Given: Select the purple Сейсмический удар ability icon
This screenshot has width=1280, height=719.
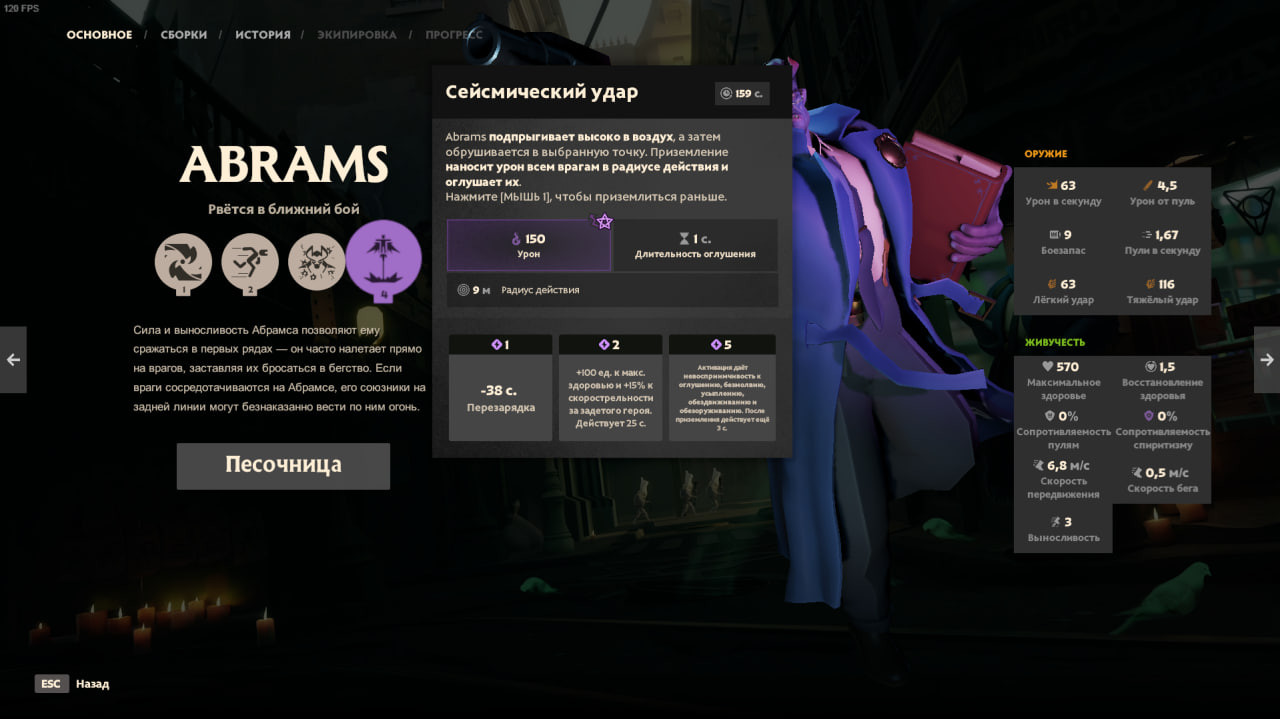Looking at the screenshot, I should pos(384,259).
